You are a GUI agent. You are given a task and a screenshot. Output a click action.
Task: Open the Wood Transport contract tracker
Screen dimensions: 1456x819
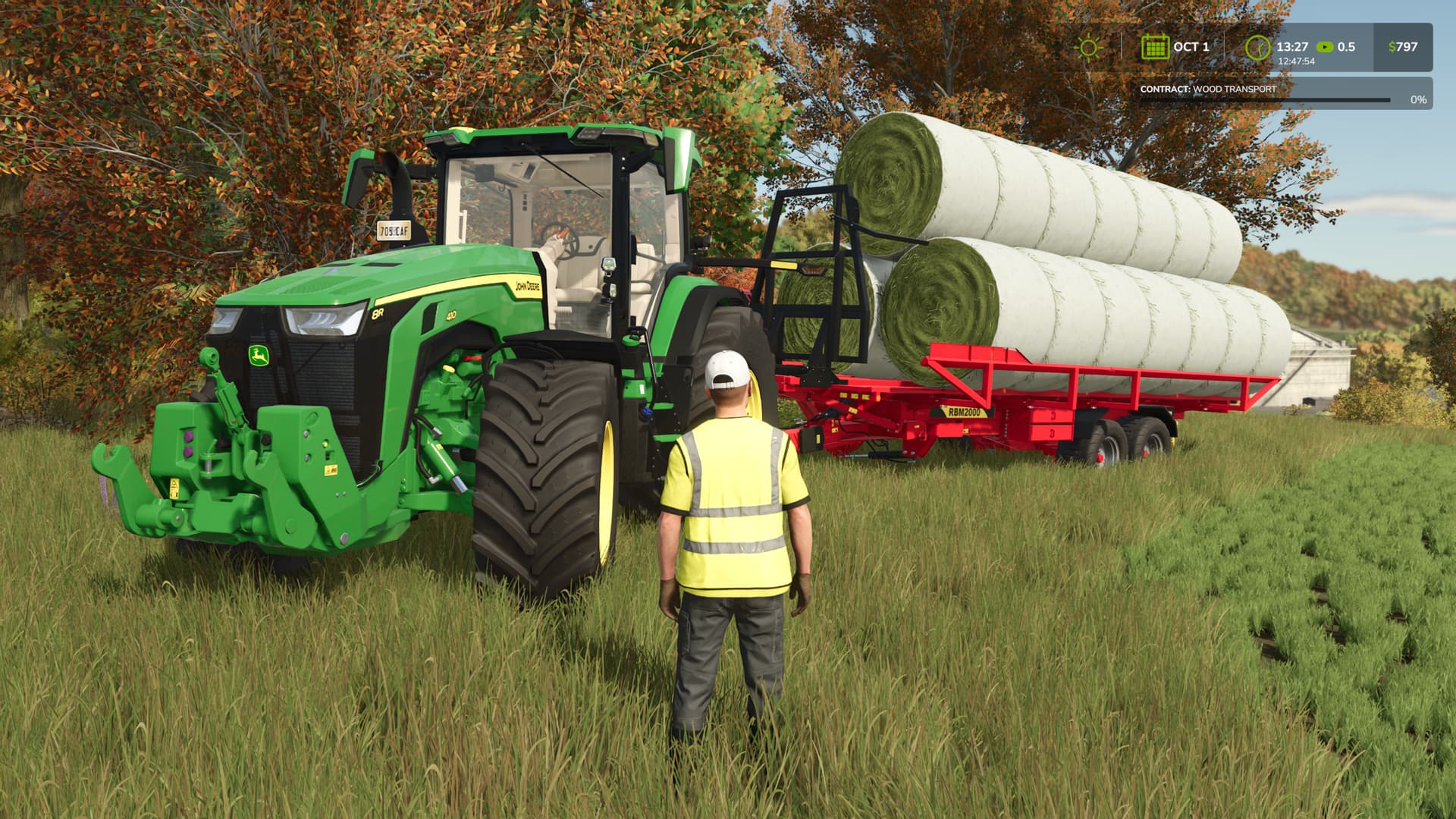pos(1282,93)
